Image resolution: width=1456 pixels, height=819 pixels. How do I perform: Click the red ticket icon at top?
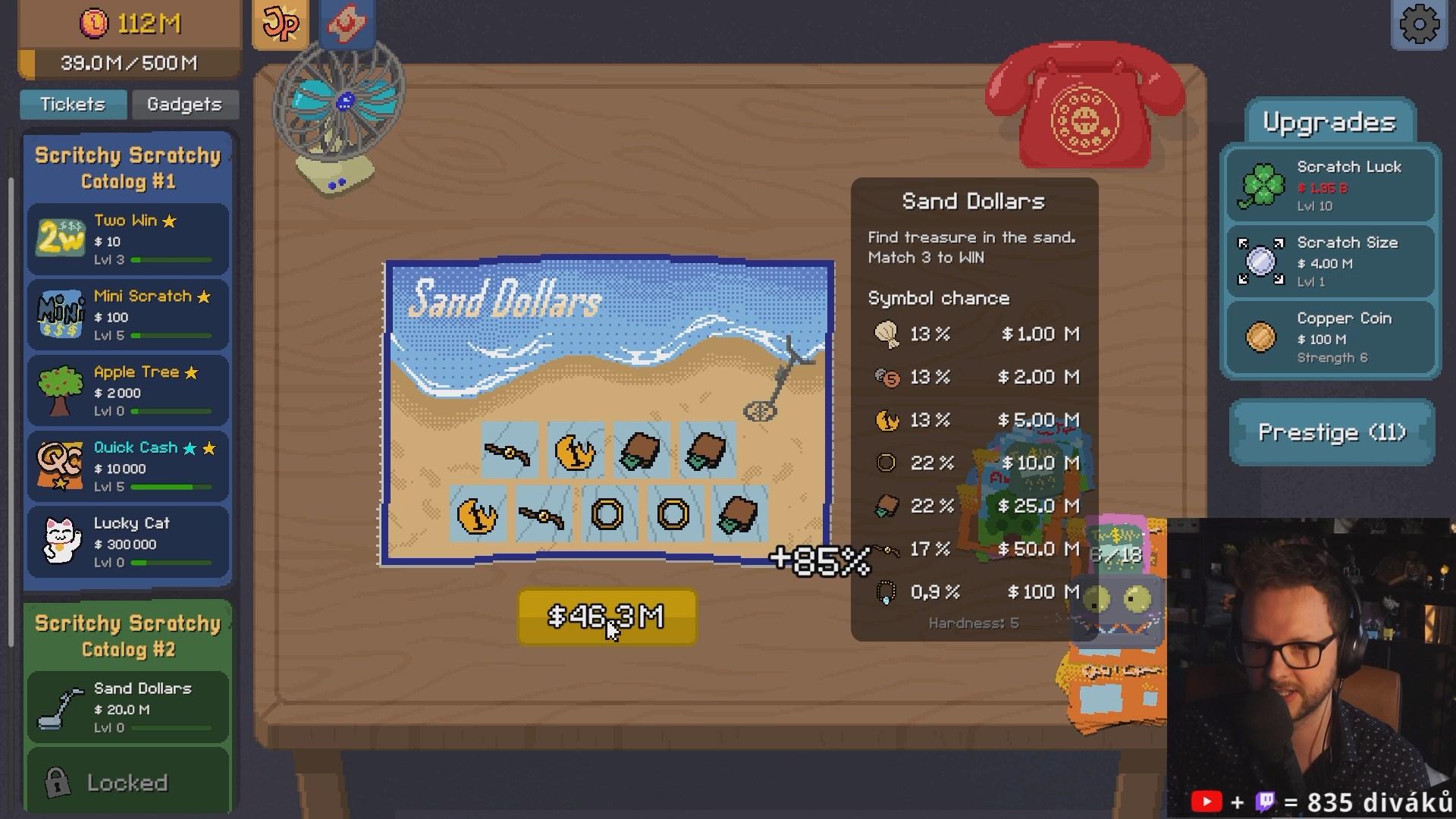click(347, 22)
